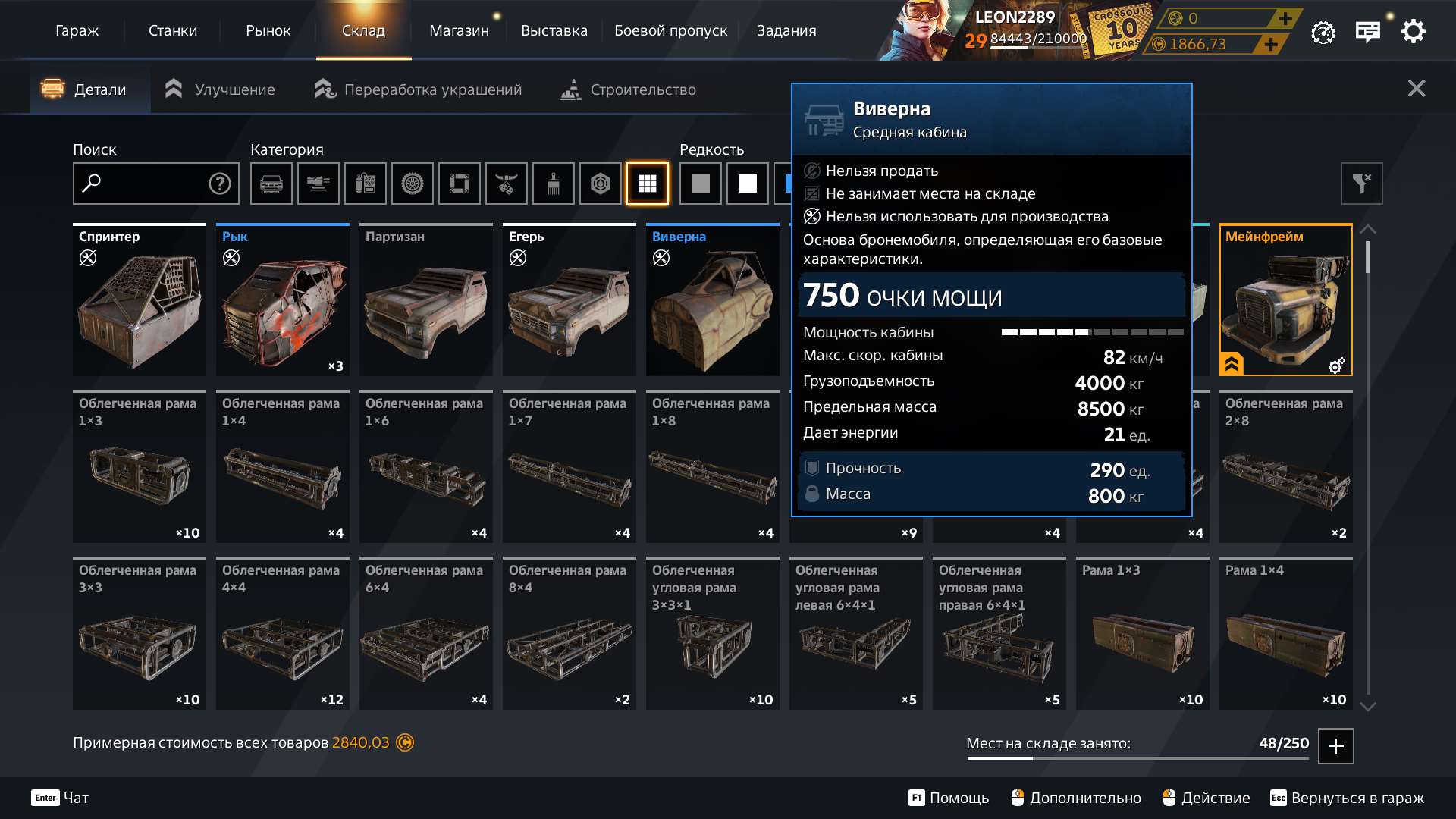Select the frames category filter icon

pyautogui.click(x=460, y=184)
